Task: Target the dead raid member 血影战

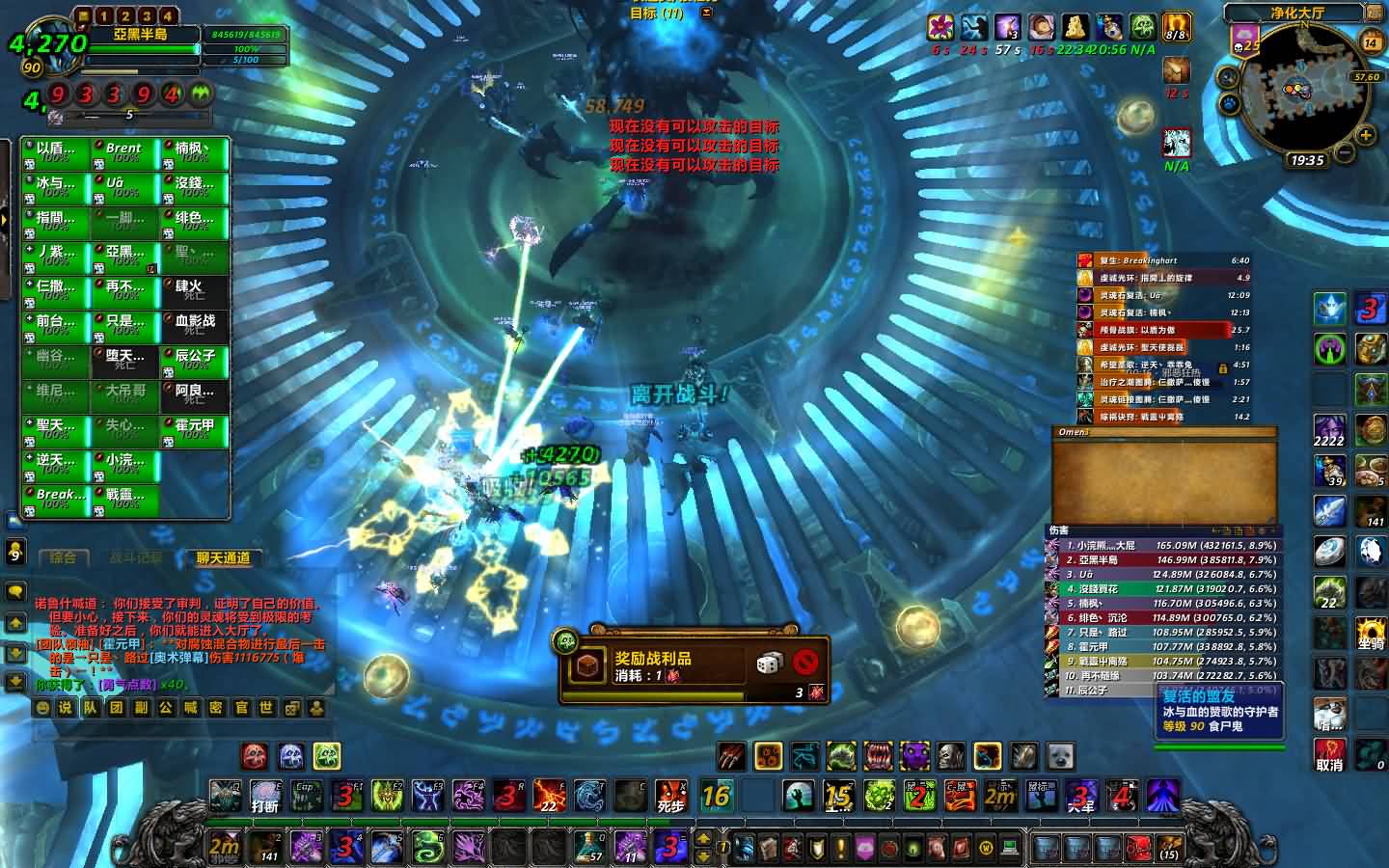Action: (x=195, y=326)
